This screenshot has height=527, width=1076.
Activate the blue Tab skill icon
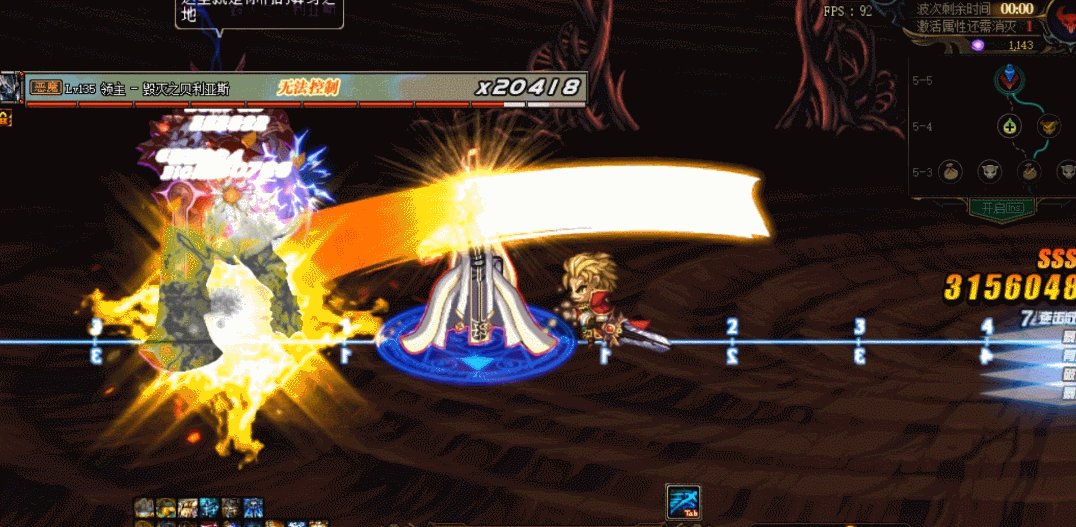pos(683,502)
